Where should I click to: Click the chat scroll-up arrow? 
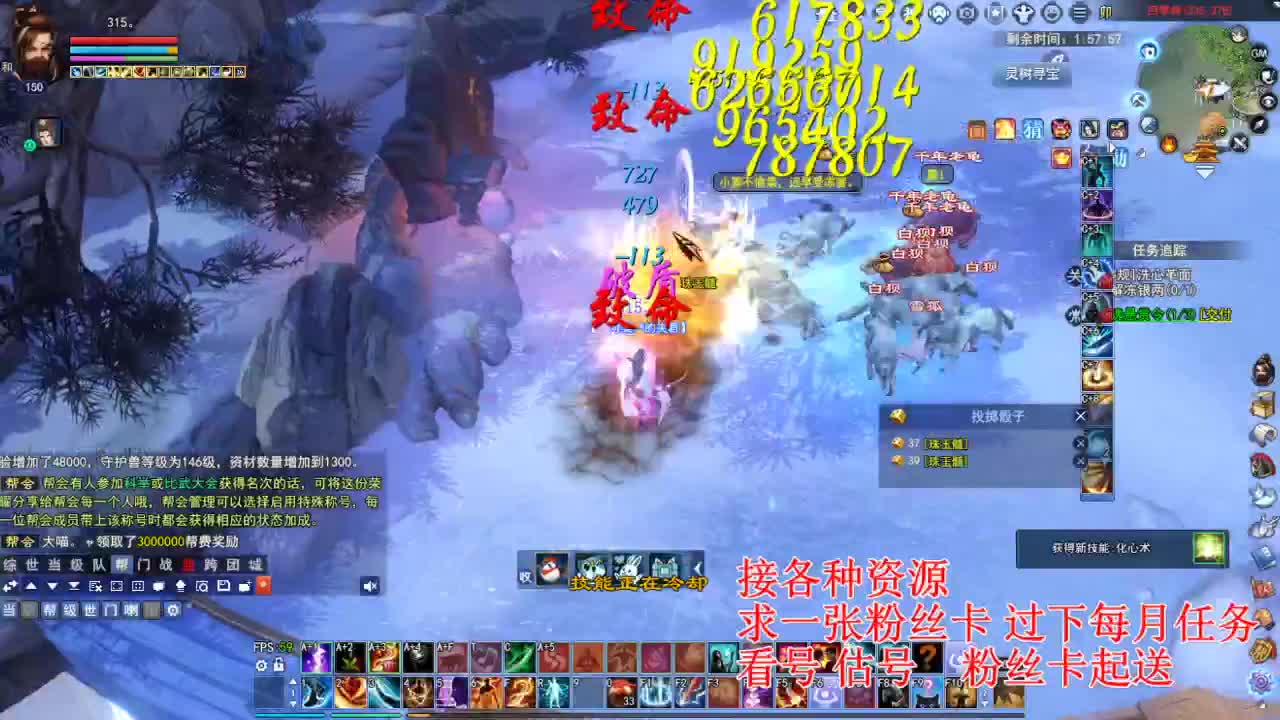tap(32, 585)
